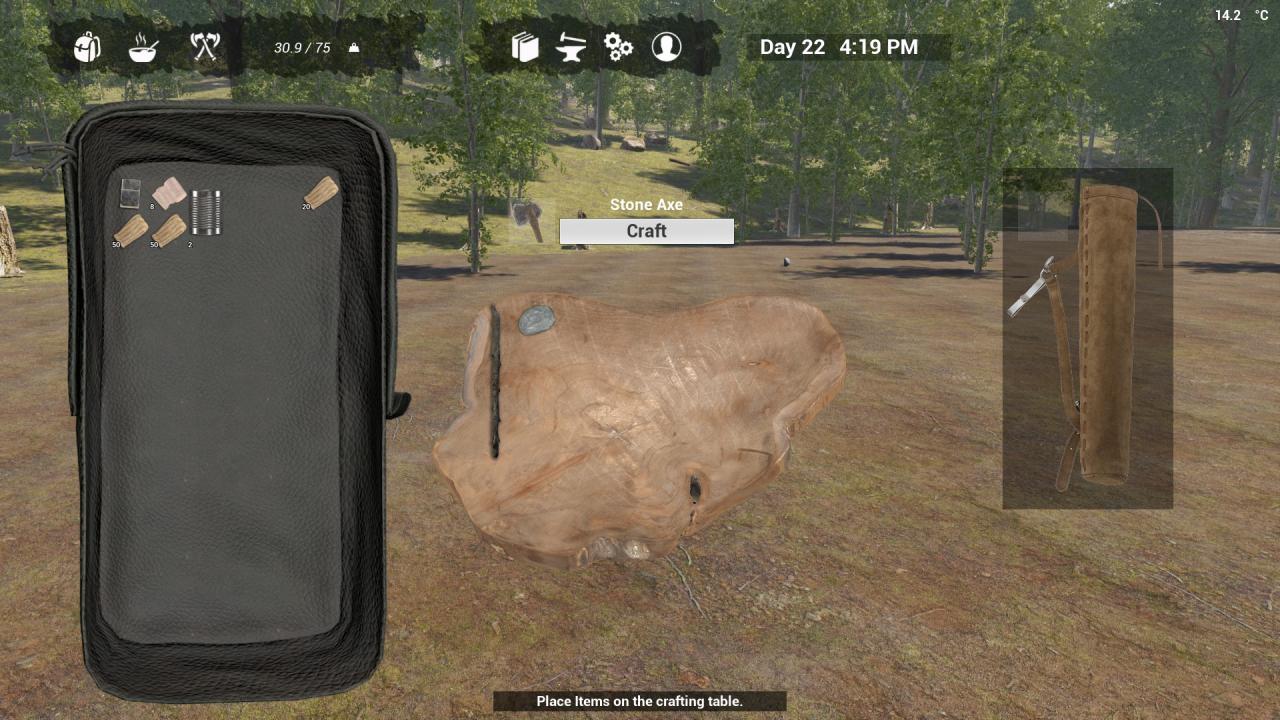Open the gears settings menu
The image size is (1280, 720).
tap(619, 47)
